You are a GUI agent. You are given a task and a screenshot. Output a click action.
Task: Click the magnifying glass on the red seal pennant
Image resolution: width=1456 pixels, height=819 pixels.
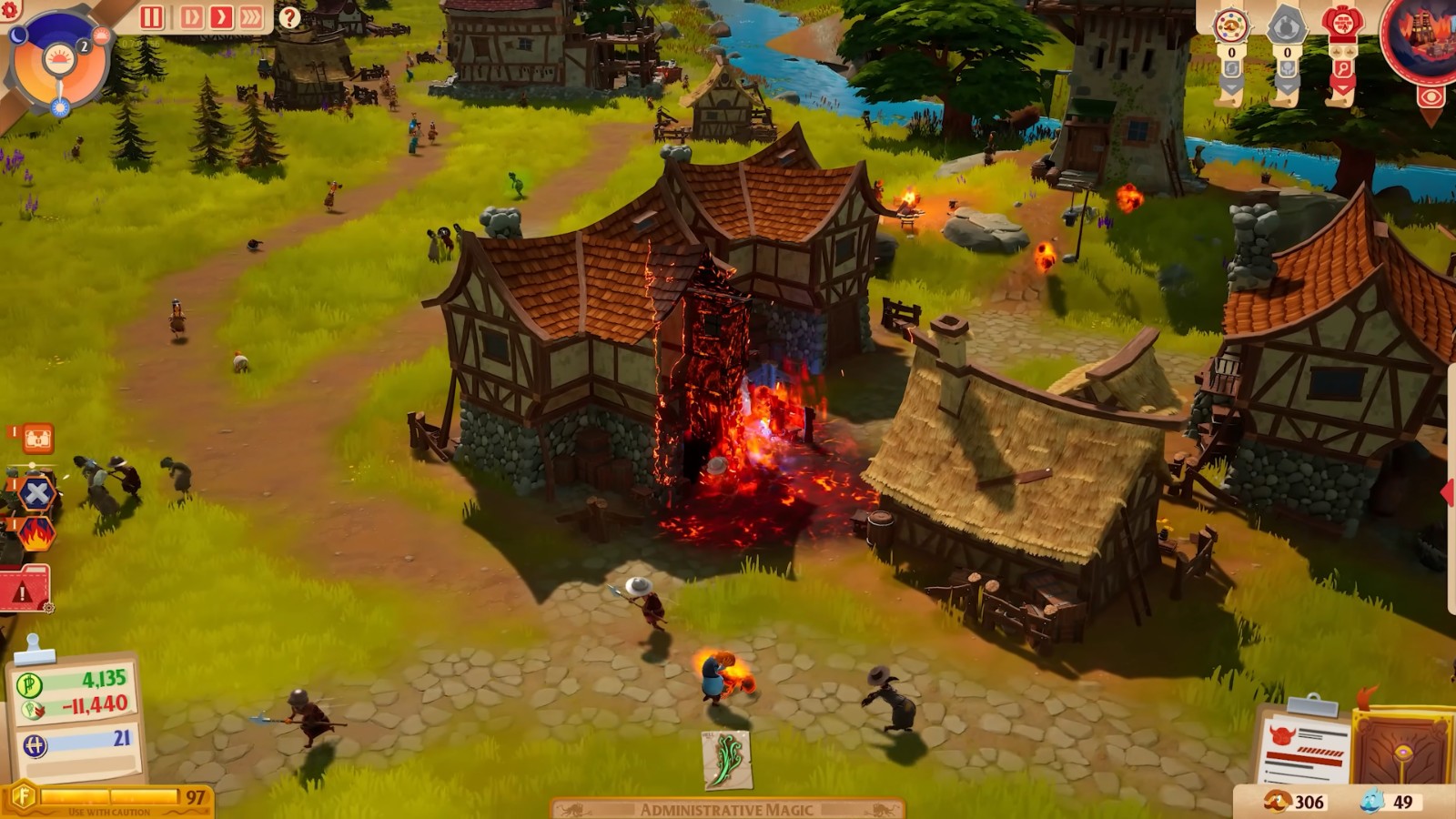point(1342,68)
